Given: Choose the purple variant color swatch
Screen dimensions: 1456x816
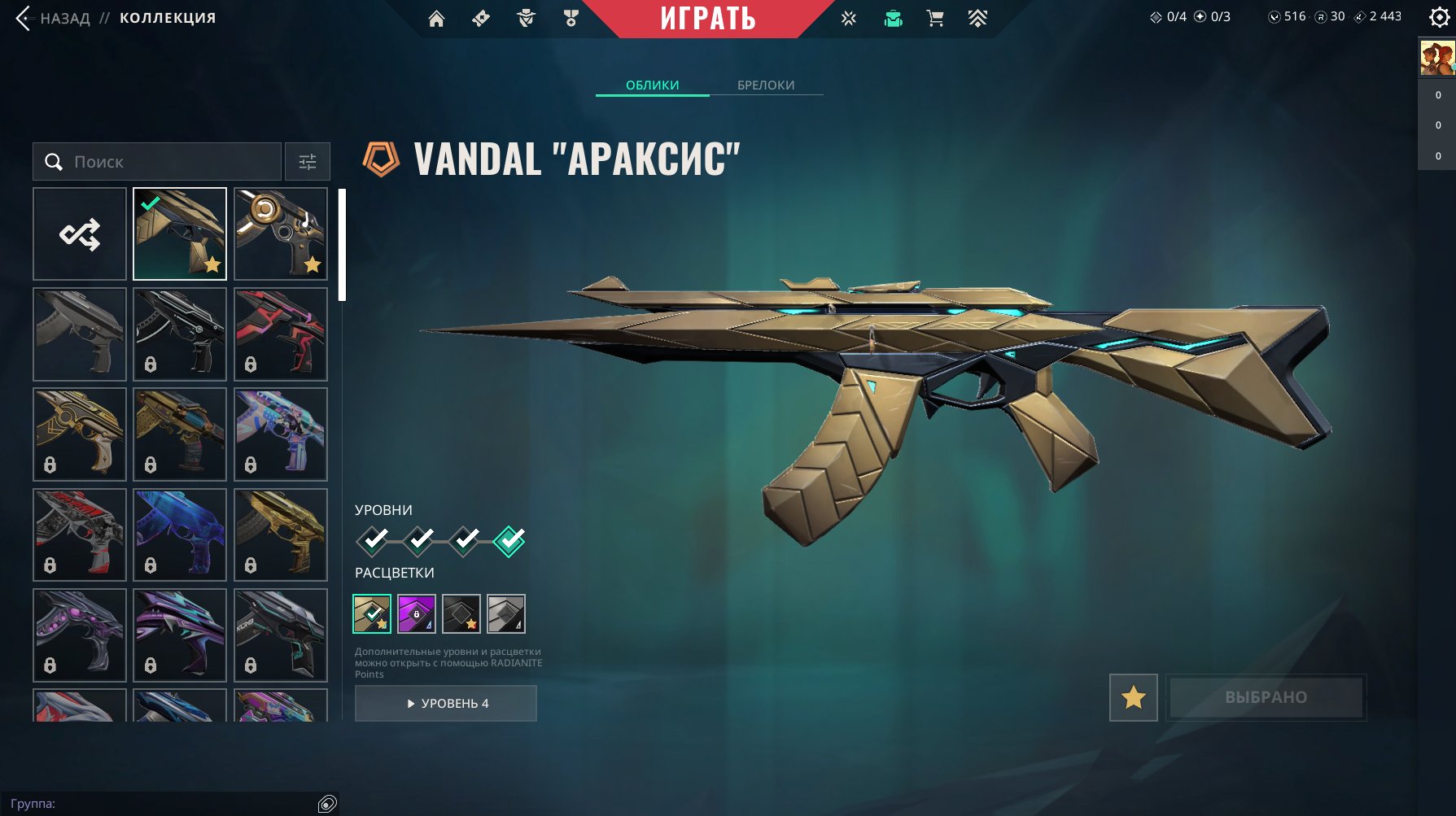Looking at the screenshot, I should [417, 613].
